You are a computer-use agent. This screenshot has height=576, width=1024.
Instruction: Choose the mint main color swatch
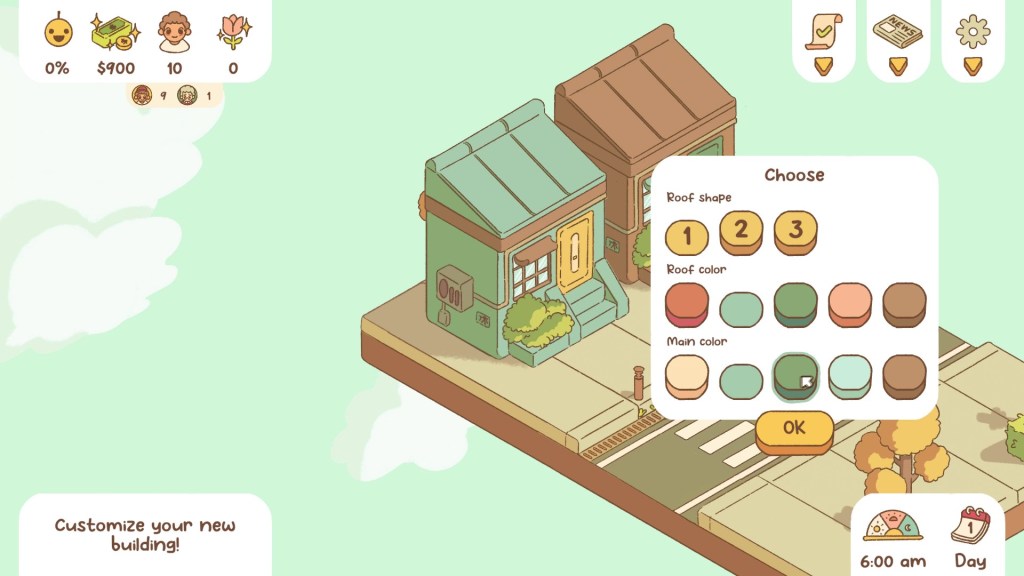point(741,380)
